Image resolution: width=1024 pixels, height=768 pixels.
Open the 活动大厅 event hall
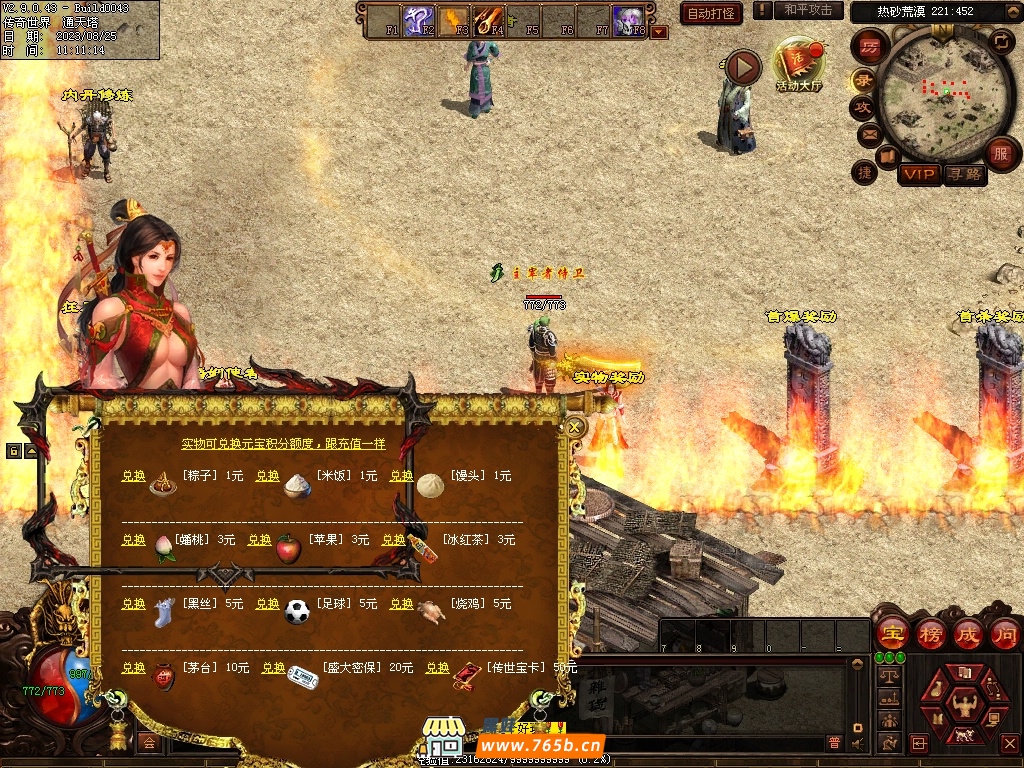coord(798,66)
